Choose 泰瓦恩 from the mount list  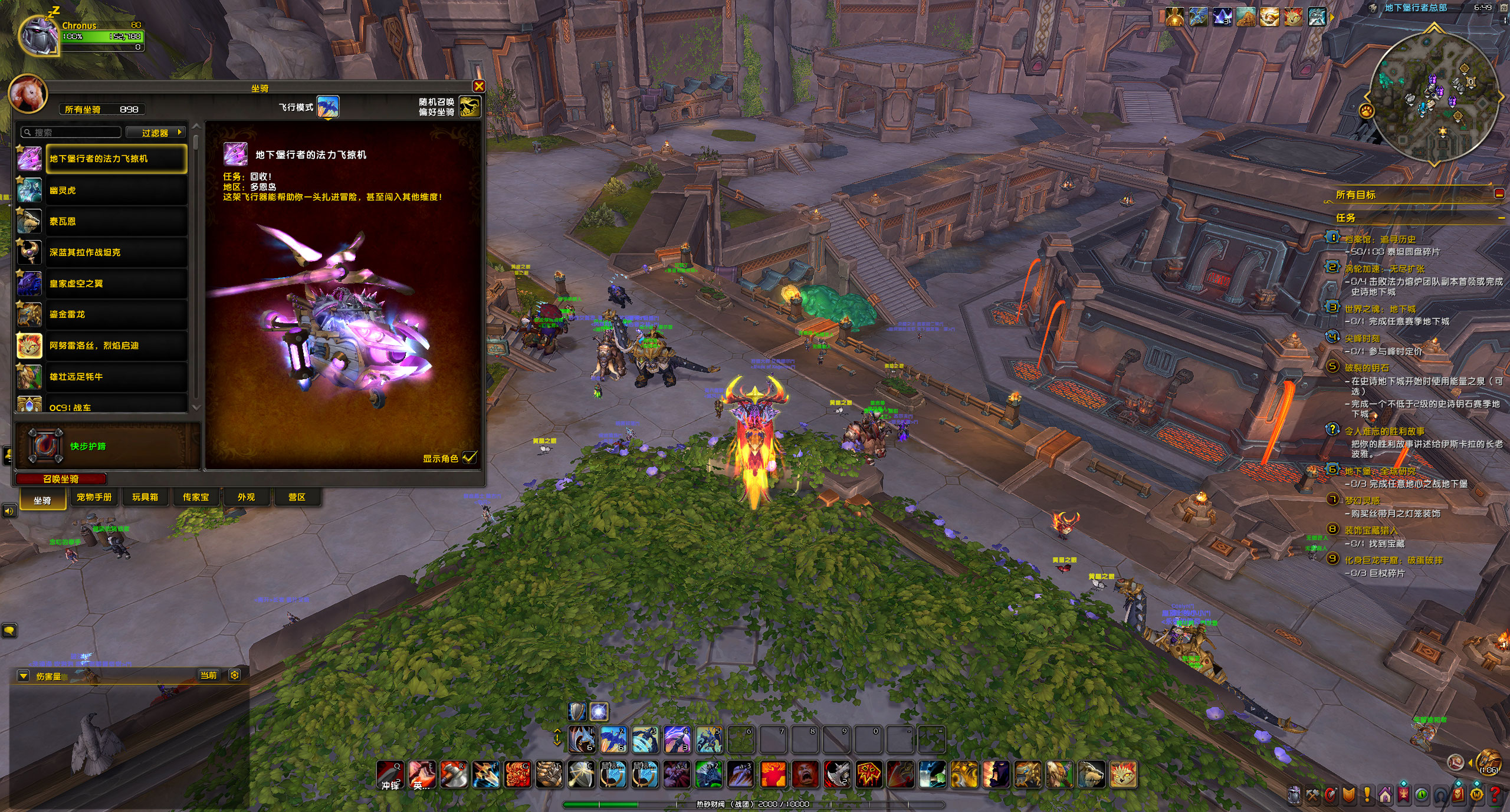click(117, 222)
